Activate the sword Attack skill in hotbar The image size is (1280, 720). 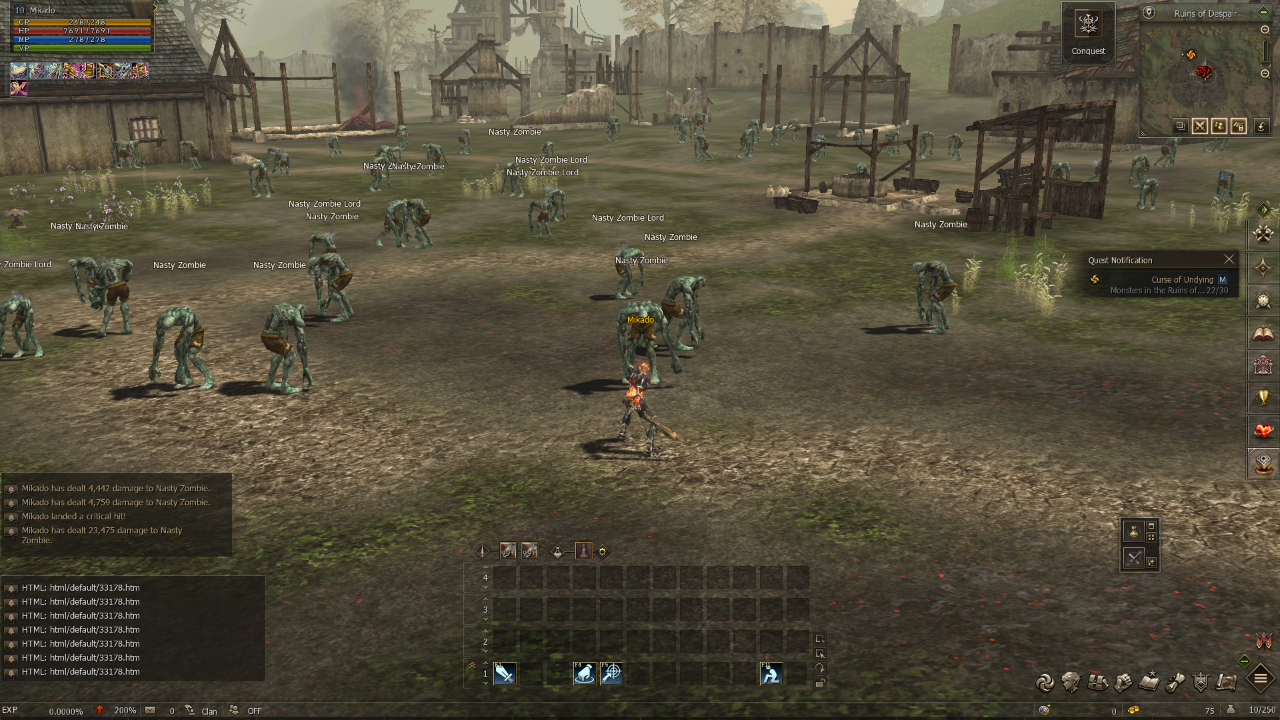(x=504, y=674)
